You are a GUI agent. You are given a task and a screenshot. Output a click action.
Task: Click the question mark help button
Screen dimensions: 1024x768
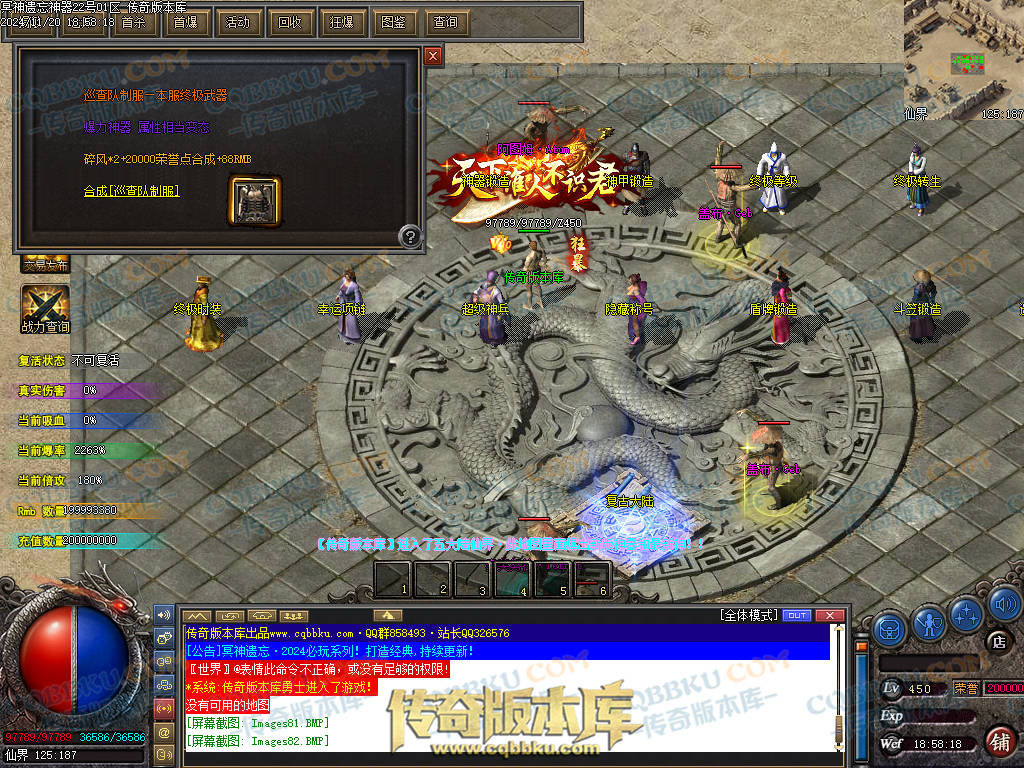(409, 237)
